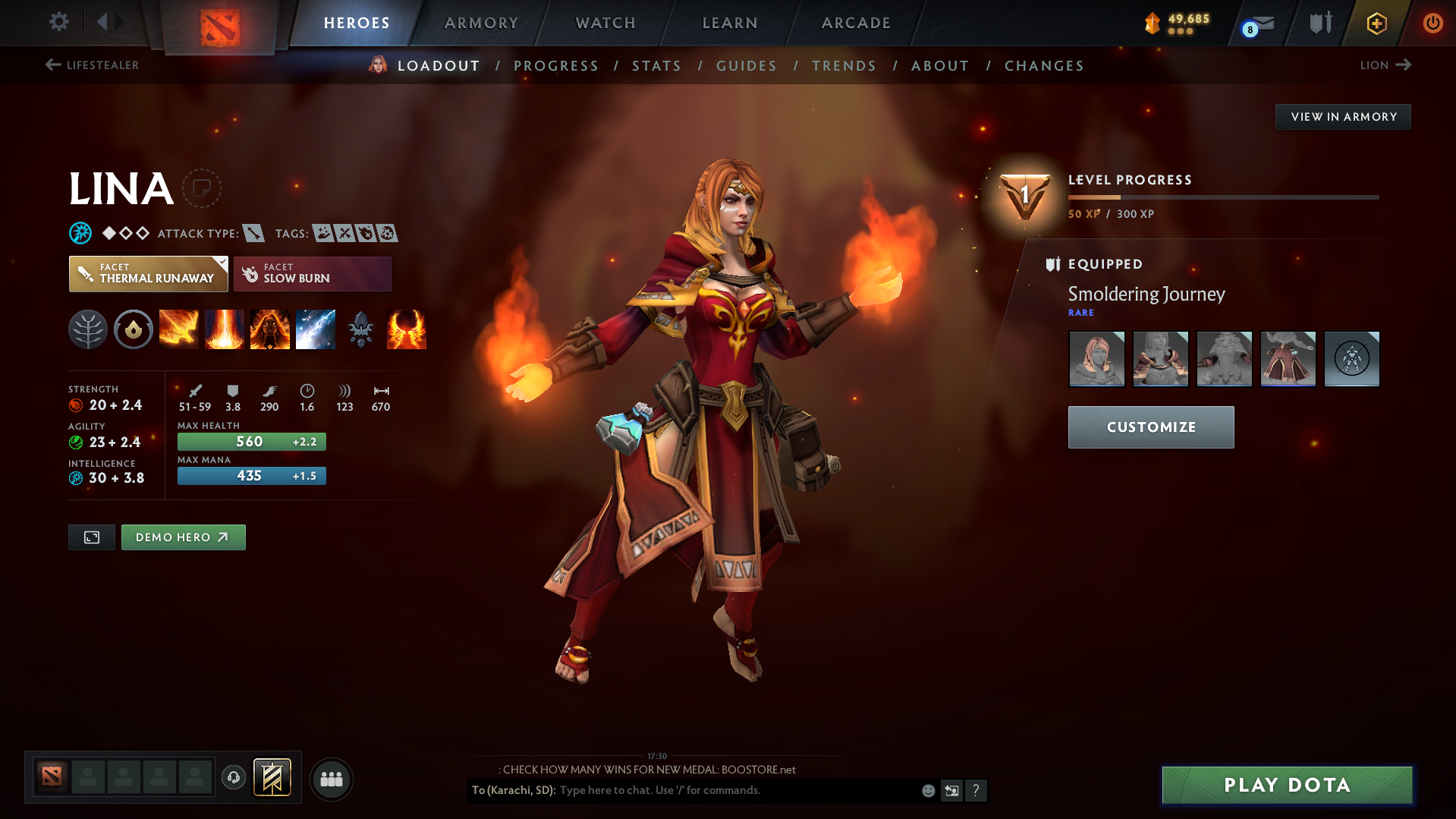Select Lina's Dragon Slave ability icon
This screenshot has height=819, width=1456.
pos(179,329)
